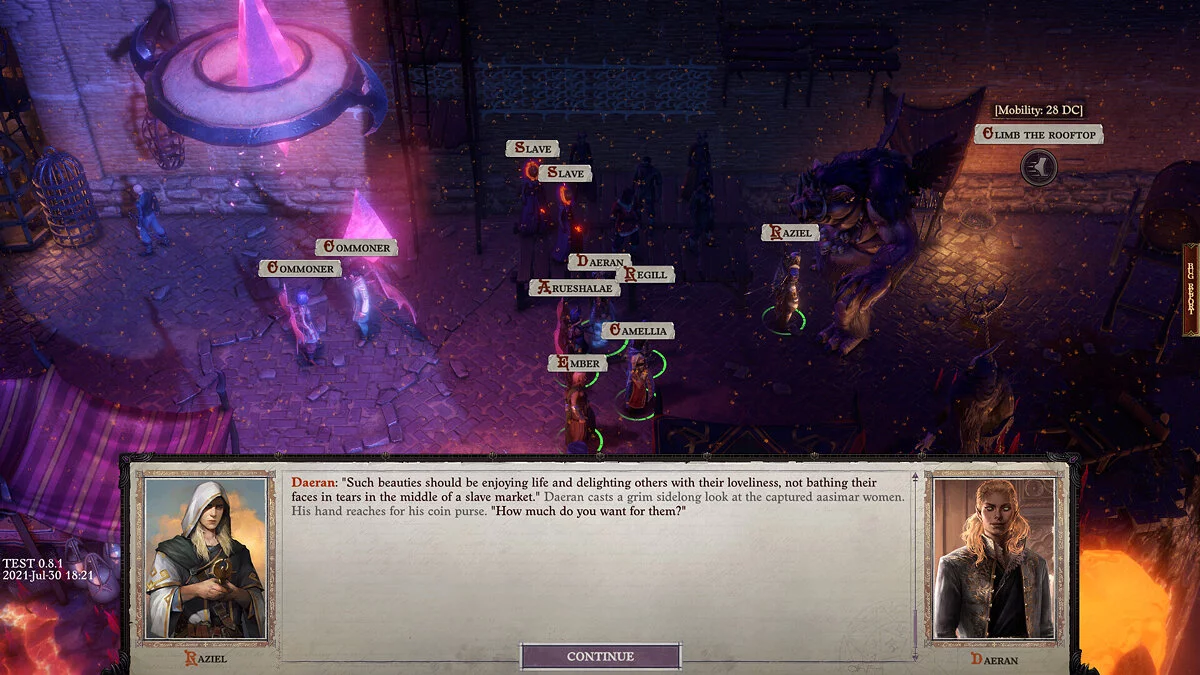Activate the Mobility boot skill-check icon
1200x675 pixels.
pyautogui.click(x=1039, y=167)
